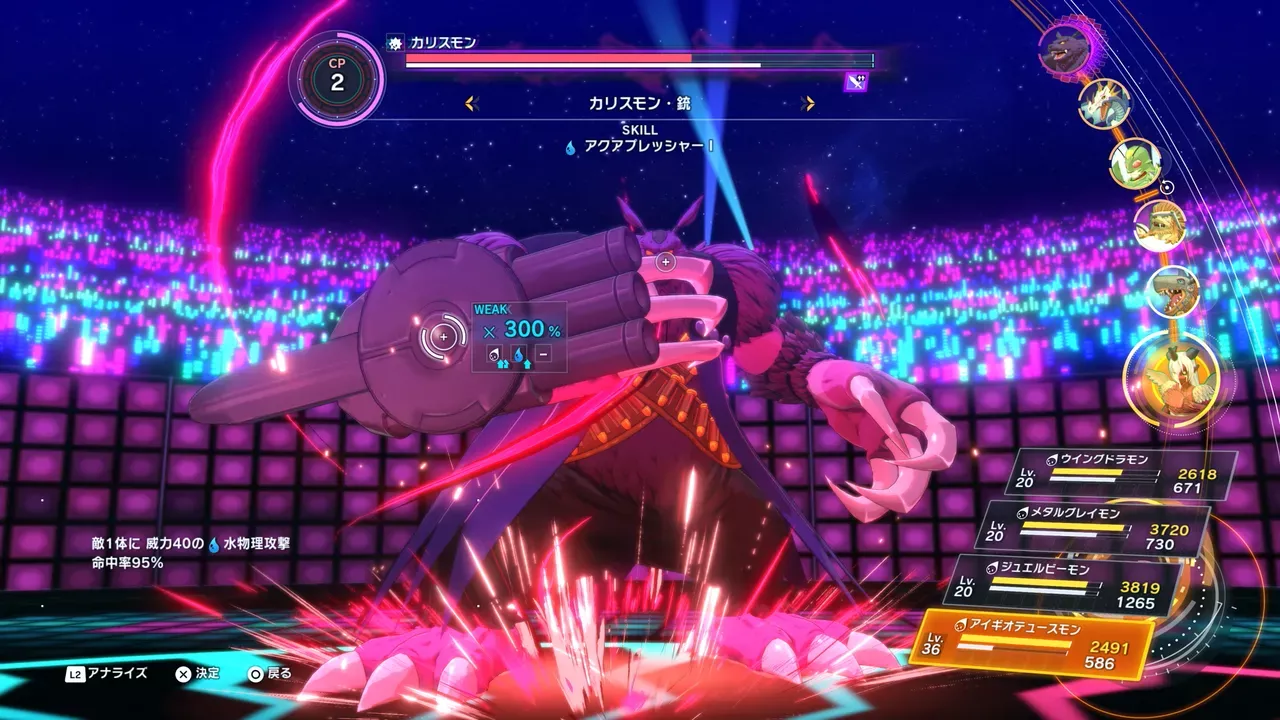The width and height of the screenshot is (1280, 720).
Task: Target the gun part with the reticle
Action: (443, 338)
